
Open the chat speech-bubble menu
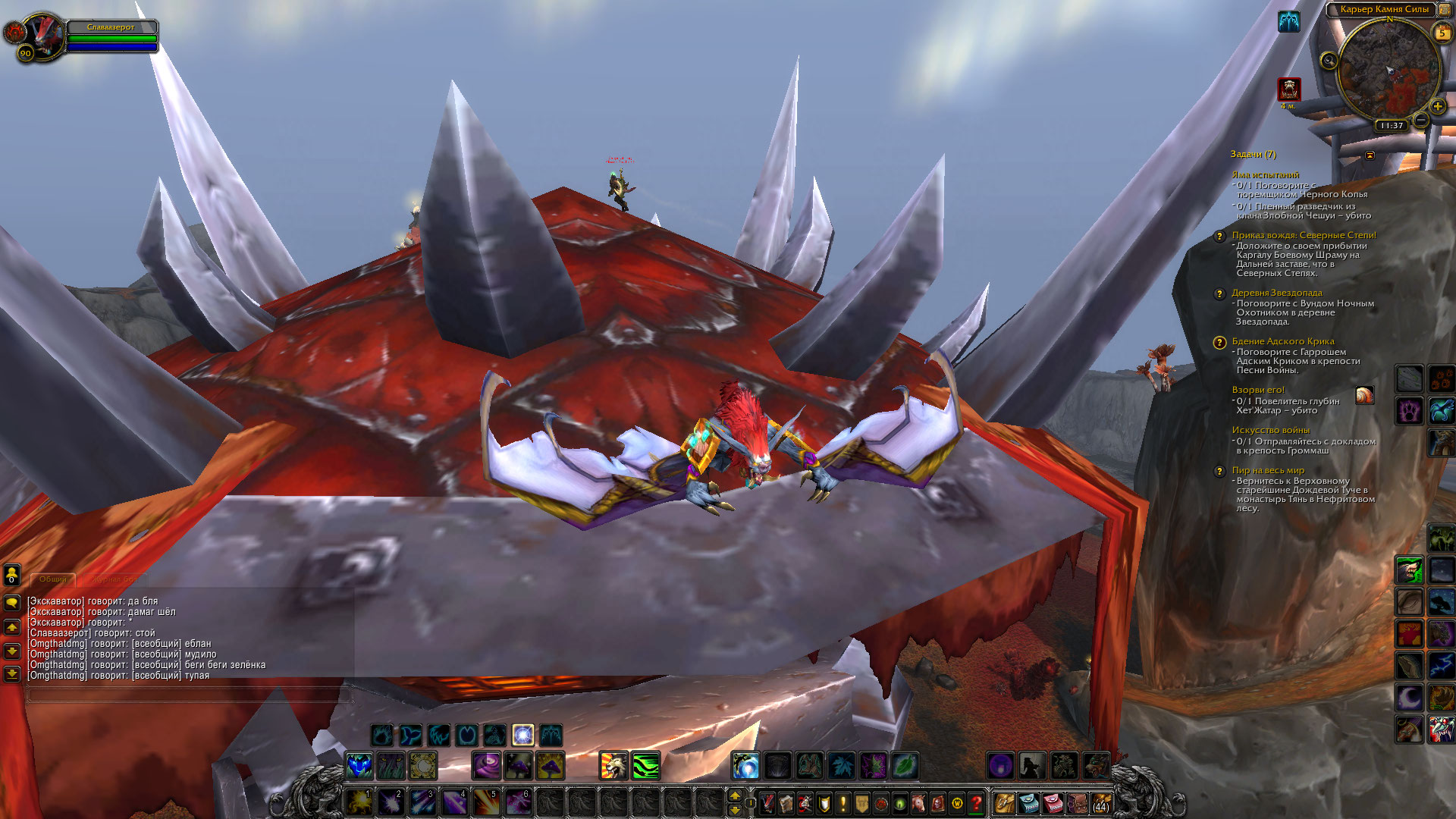pos(12,603)
